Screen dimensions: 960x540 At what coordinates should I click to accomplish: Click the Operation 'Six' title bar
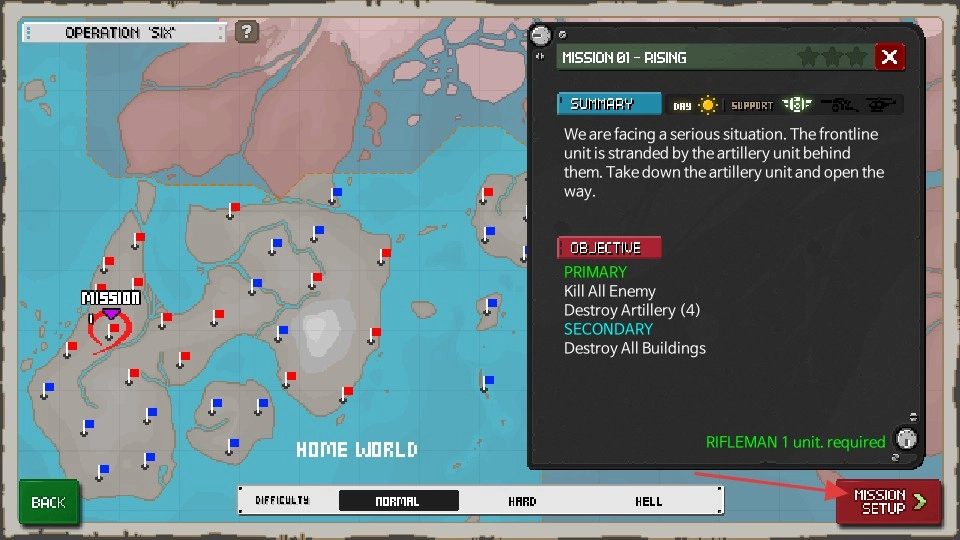coord(124,33)
